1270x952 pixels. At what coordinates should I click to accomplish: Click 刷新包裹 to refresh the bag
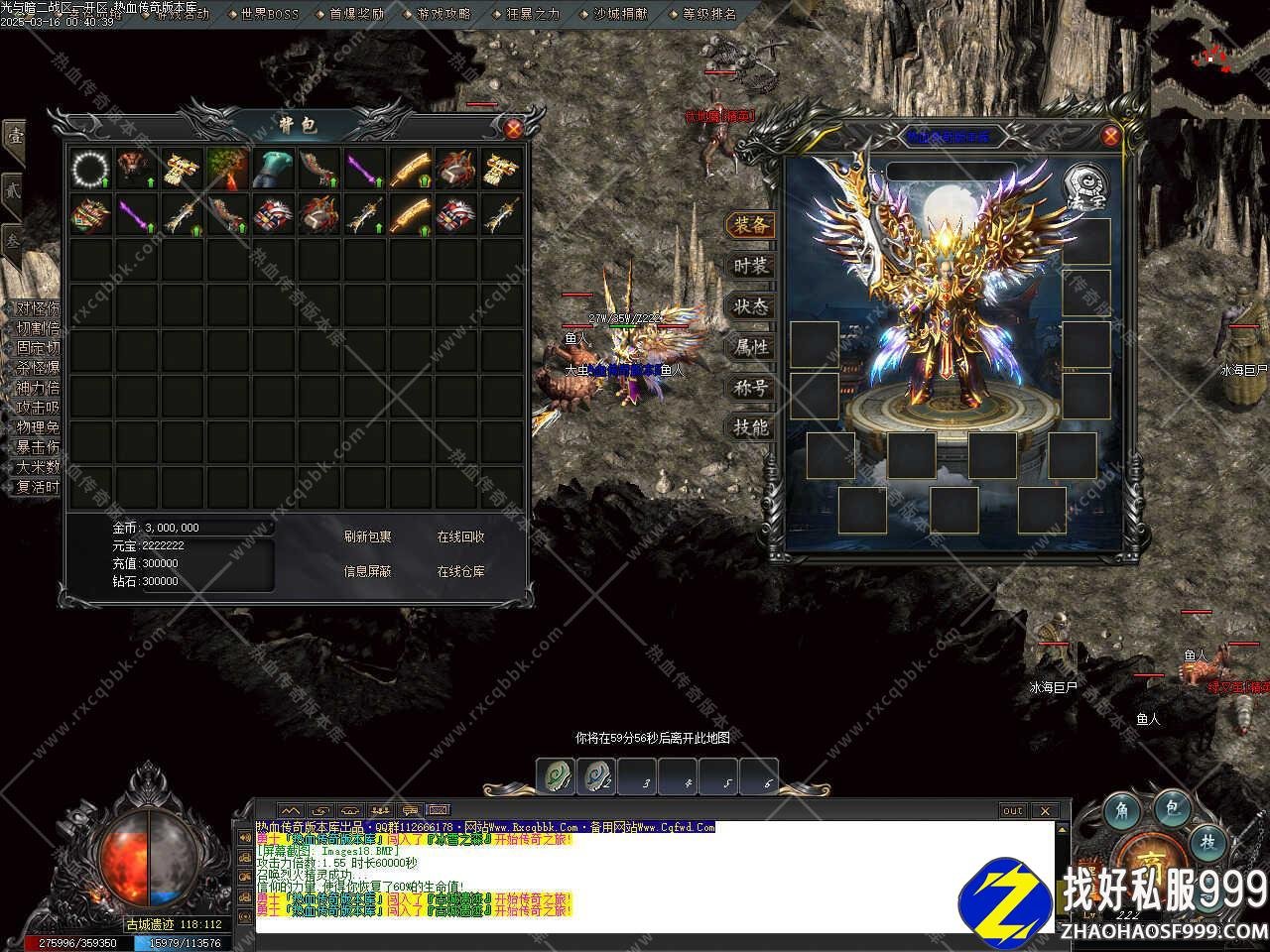click(x=367, y=536)
